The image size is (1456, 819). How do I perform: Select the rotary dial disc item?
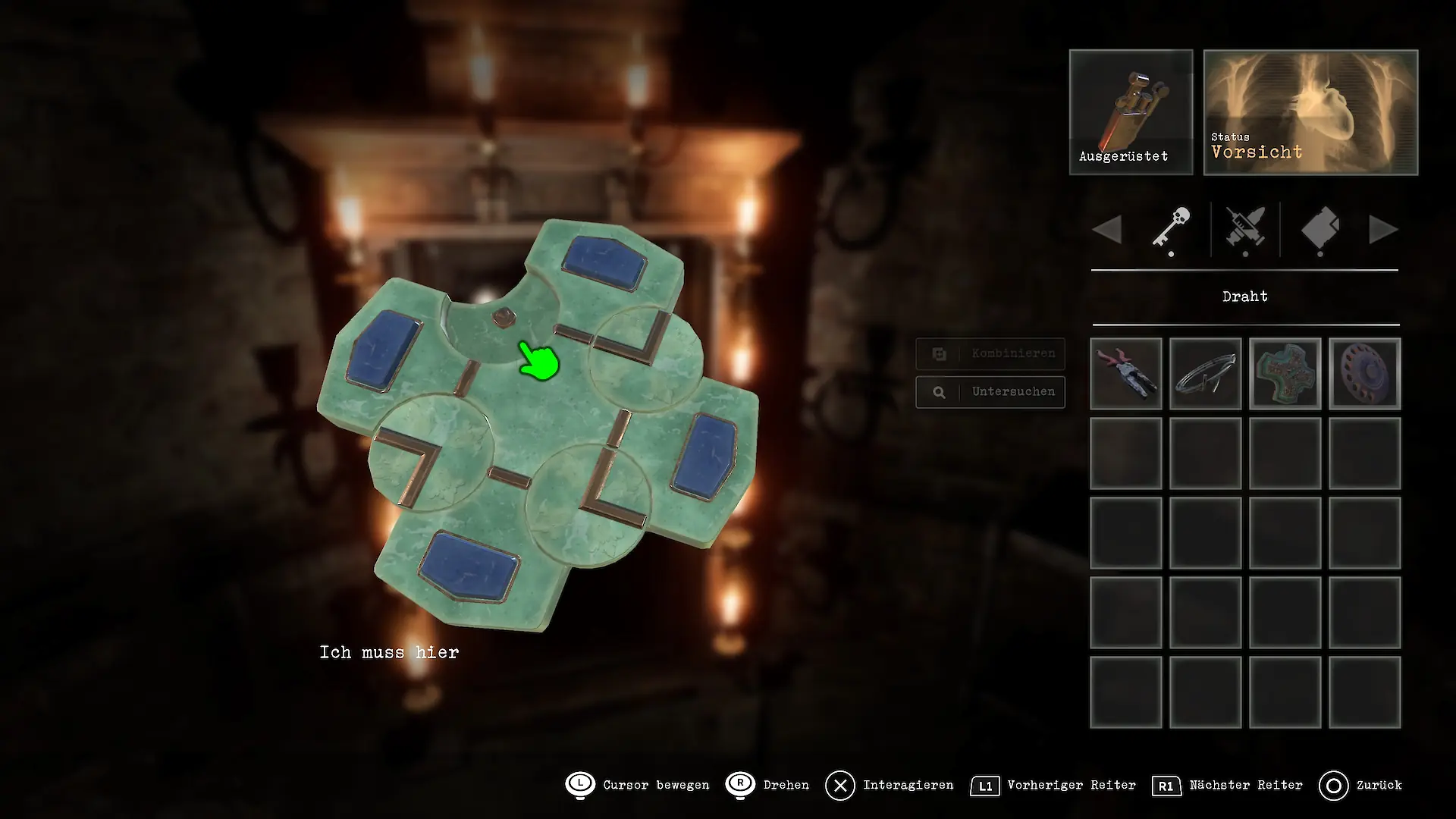[1365, 374]
